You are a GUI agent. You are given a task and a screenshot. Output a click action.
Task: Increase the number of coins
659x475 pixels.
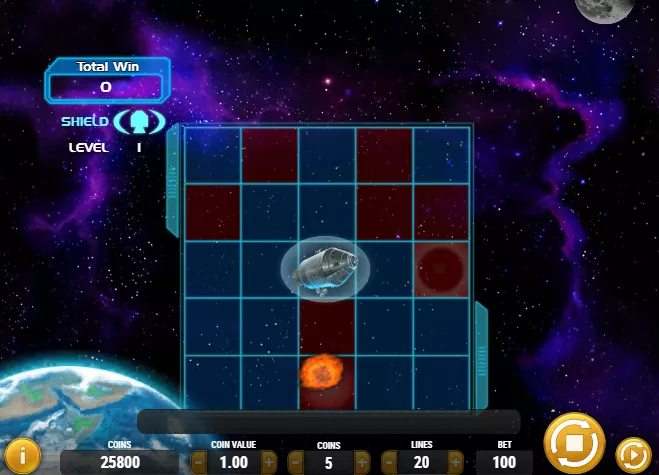pyautogui.click(x=364, y=463)
